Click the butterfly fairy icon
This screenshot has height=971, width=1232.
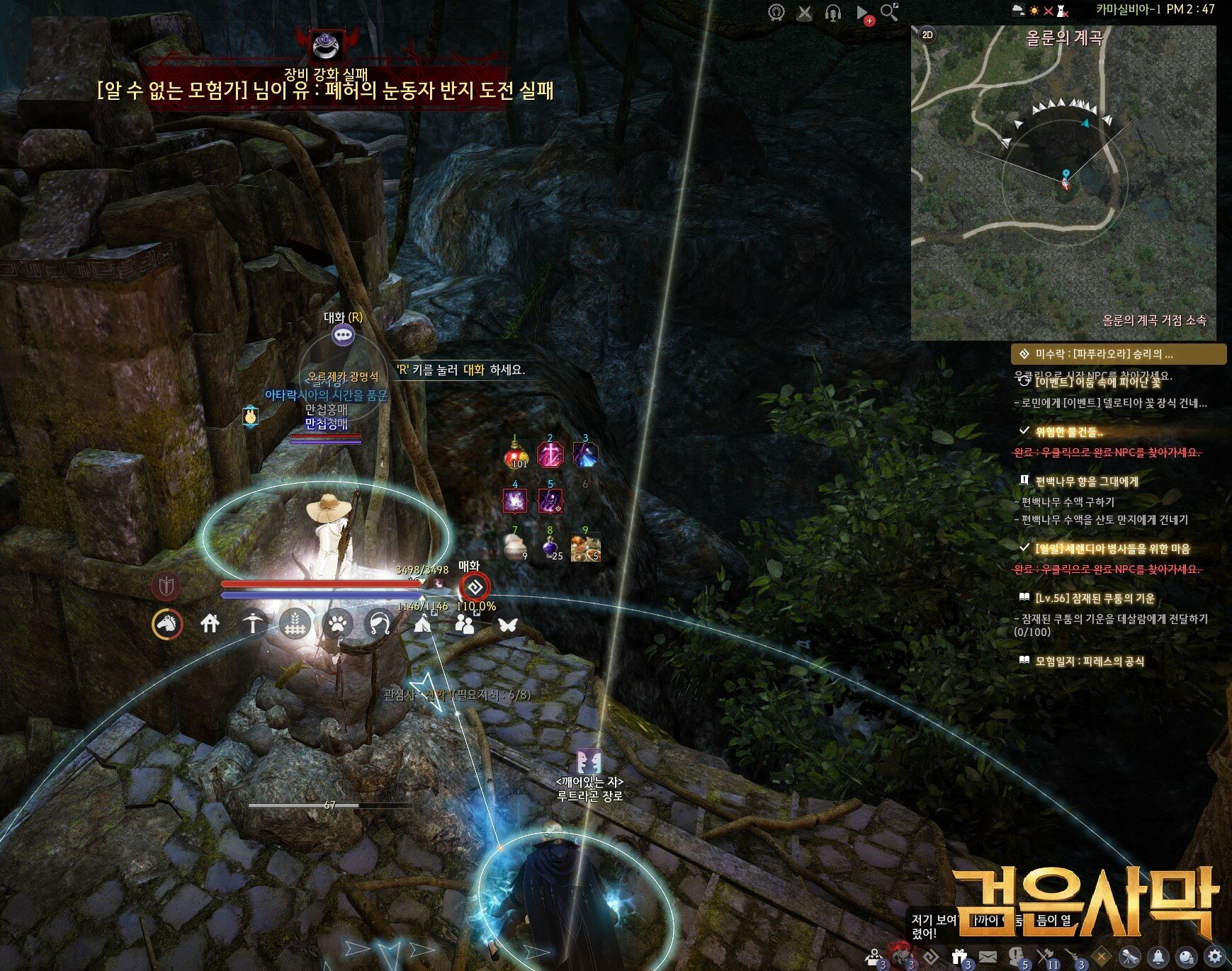(507, 625)
